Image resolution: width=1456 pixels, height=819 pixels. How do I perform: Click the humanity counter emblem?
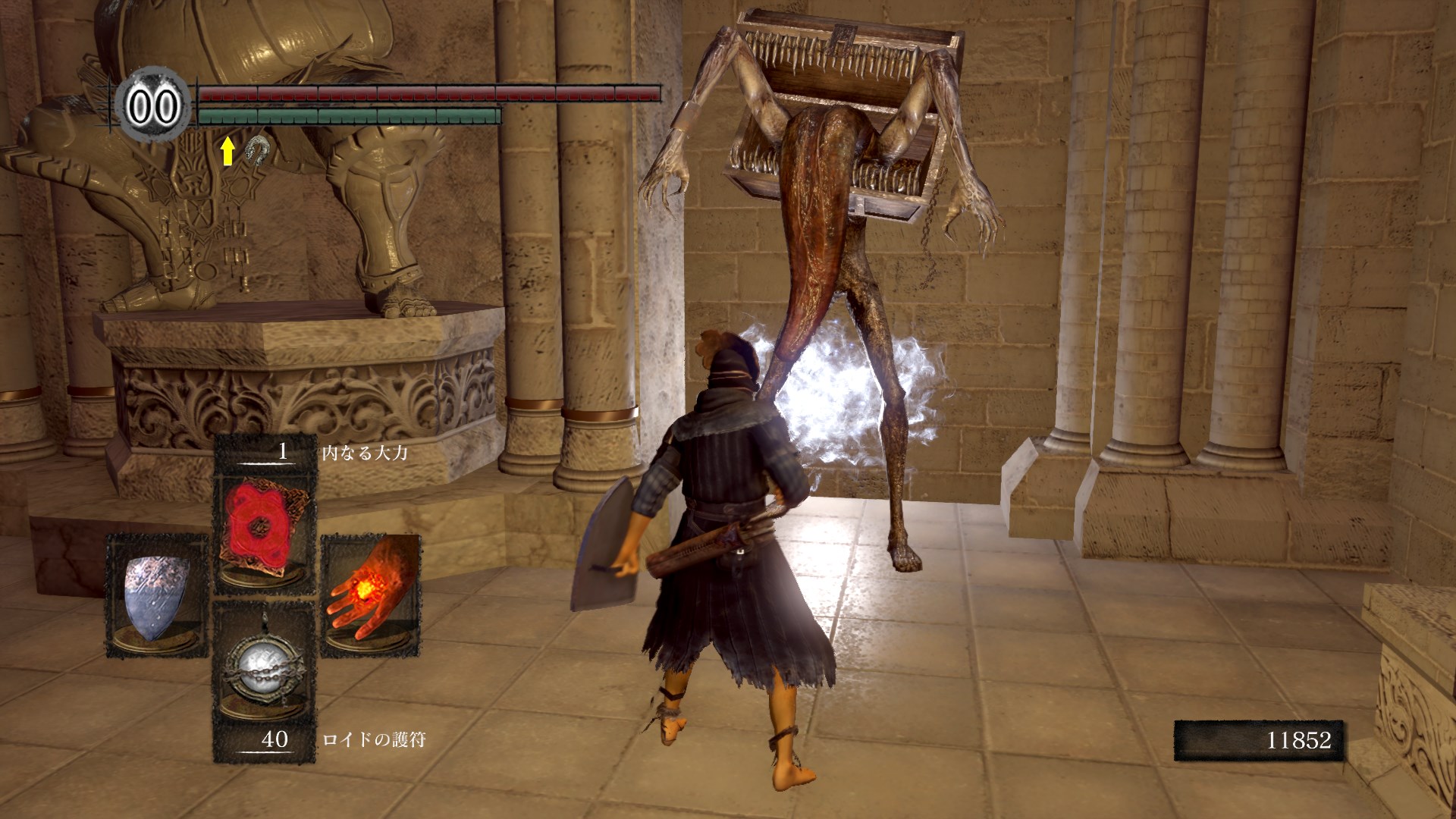coord(154,105)
